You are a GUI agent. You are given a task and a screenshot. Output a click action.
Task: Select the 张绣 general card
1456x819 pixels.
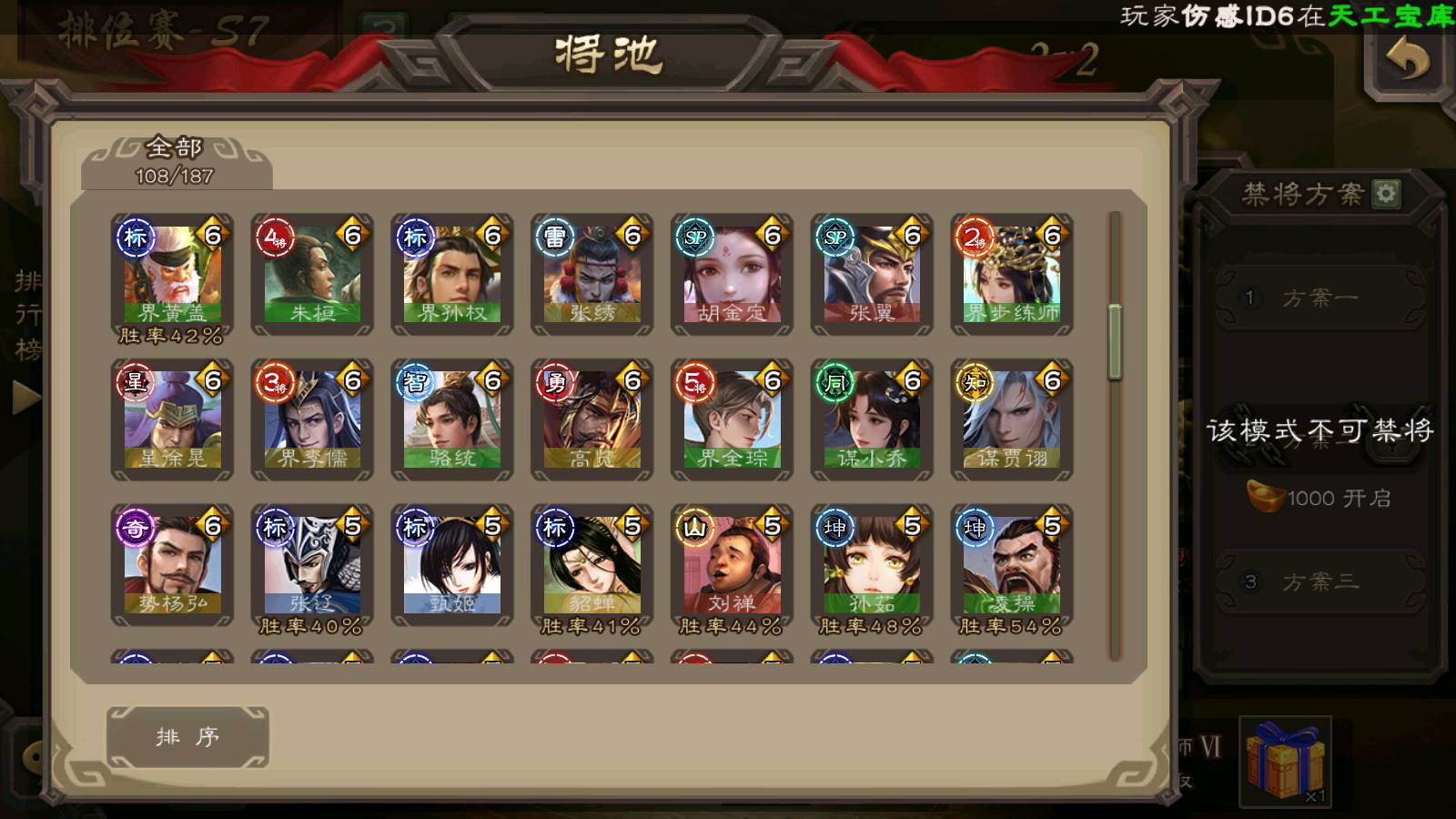click(592, 275)
